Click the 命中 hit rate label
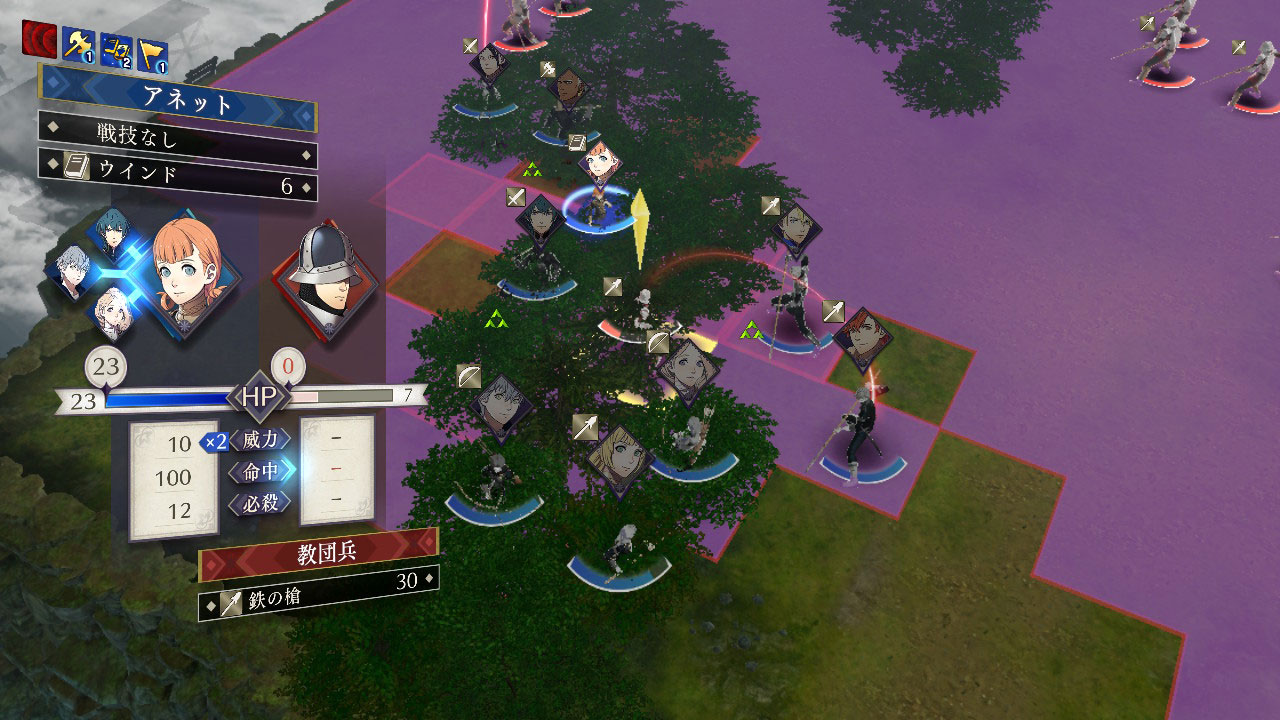This screenshot has width=1280, height=720. pos(260,470)
